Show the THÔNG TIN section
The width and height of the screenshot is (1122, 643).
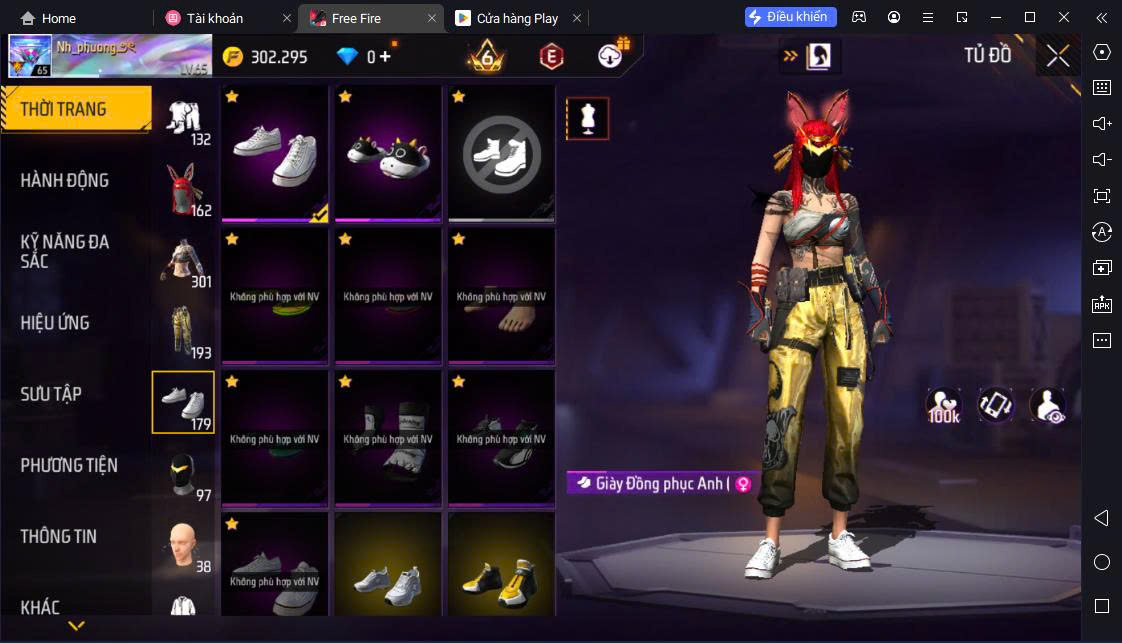tap(59, 536)
